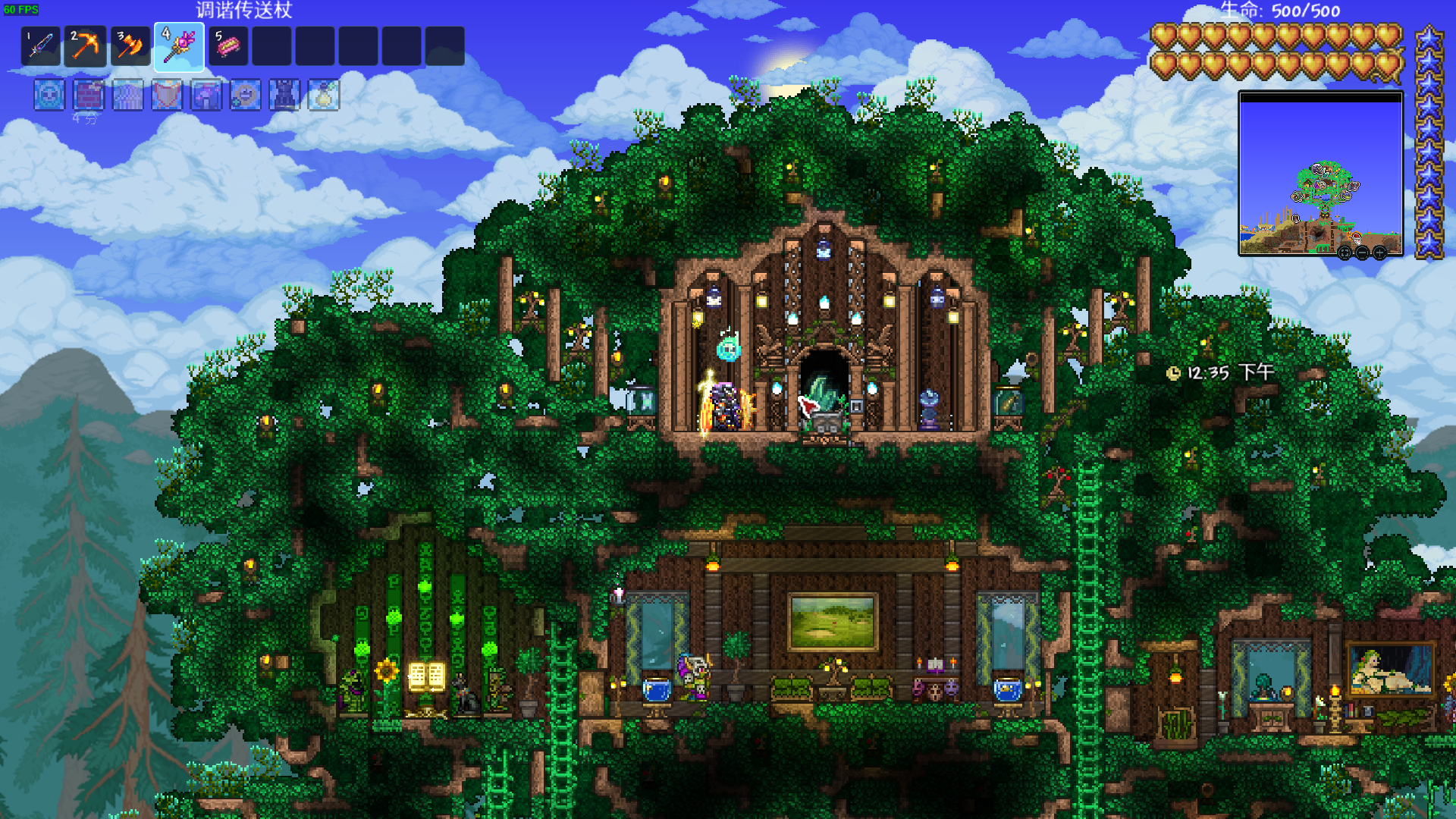Image resolution: width=1456 pixels, height=819 pixels.
Task: Click the minimap display
Action: (1320, 174)
